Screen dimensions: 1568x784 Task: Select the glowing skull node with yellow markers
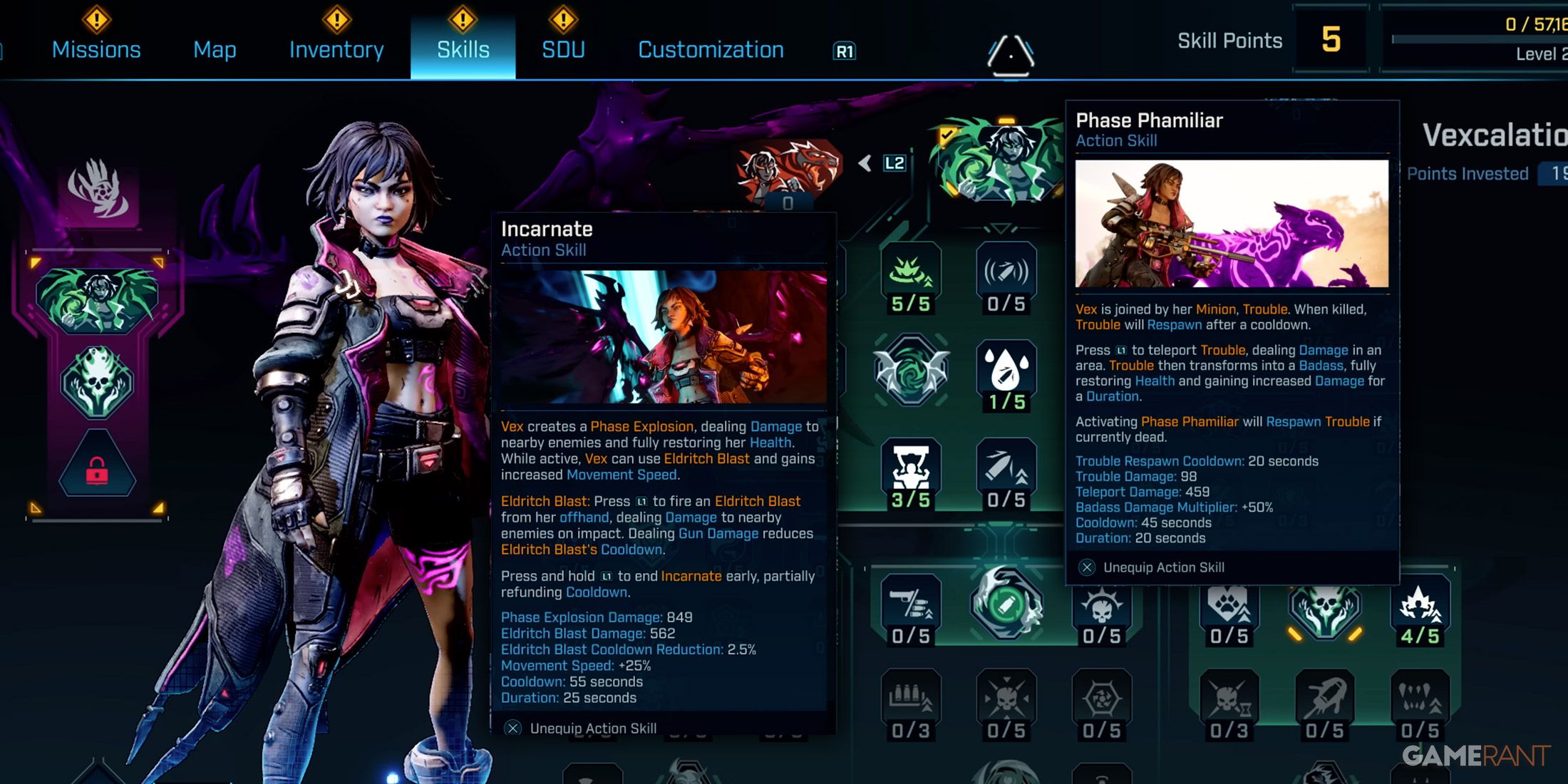click(x=1323, y=612)
